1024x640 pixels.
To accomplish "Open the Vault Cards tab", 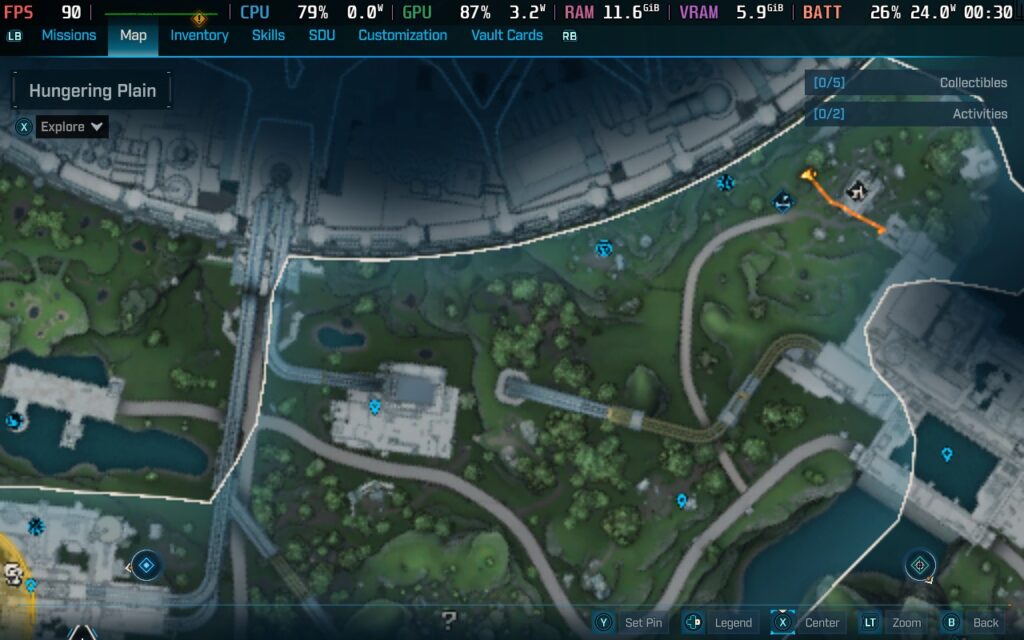I will tap(507, 35).
